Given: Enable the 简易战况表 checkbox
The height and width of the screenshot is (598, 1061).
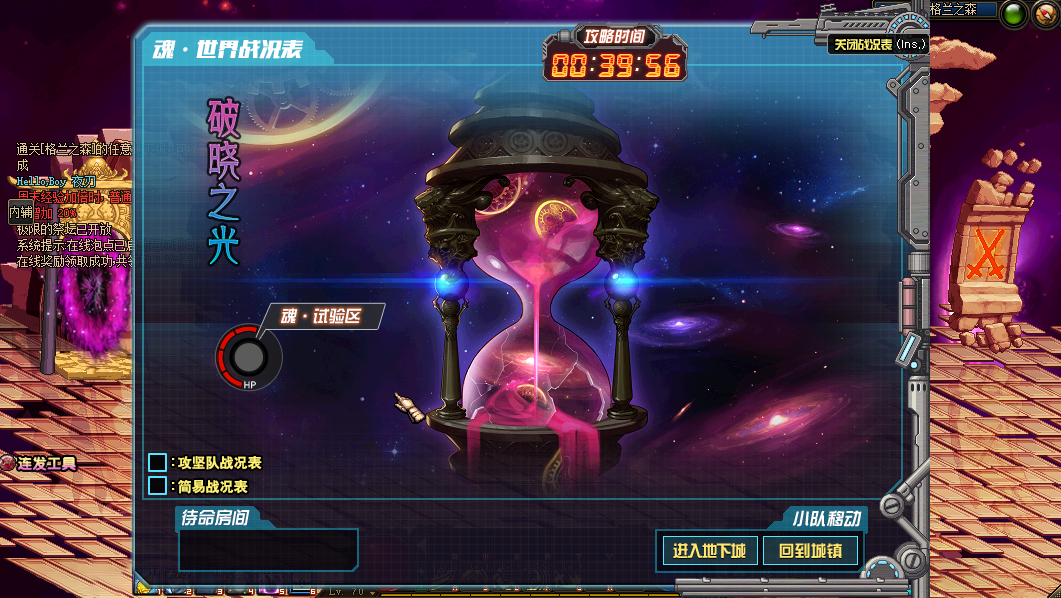Looking at the screenshot, I should tap(157, 486).
